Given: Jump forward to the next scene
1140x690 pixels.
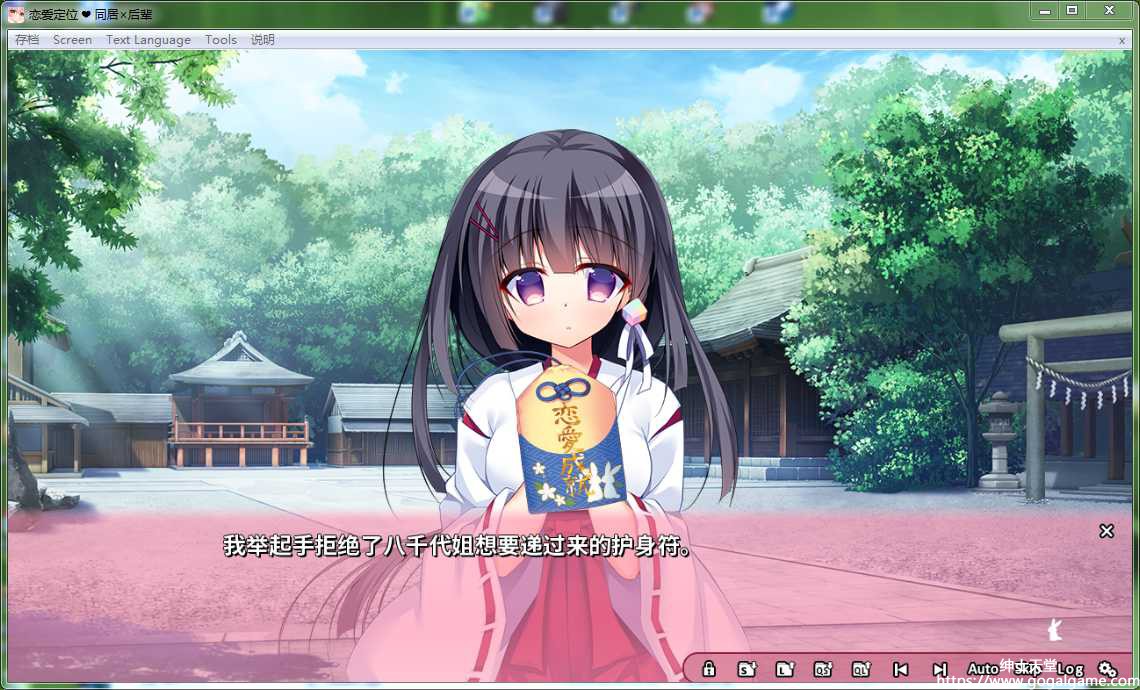Looking at the screenshot, I should [x=939, y=669].
